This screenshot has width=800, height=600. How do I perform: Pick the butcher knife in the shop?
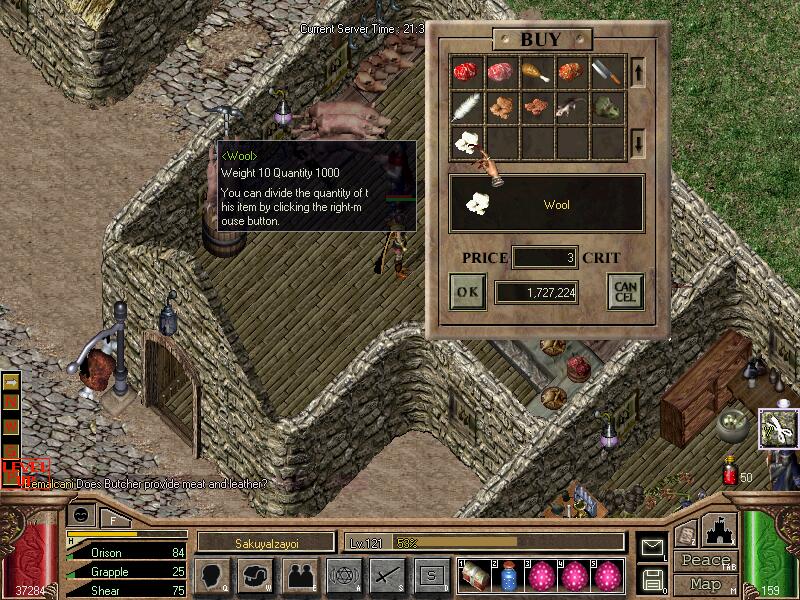click(607, 72)
